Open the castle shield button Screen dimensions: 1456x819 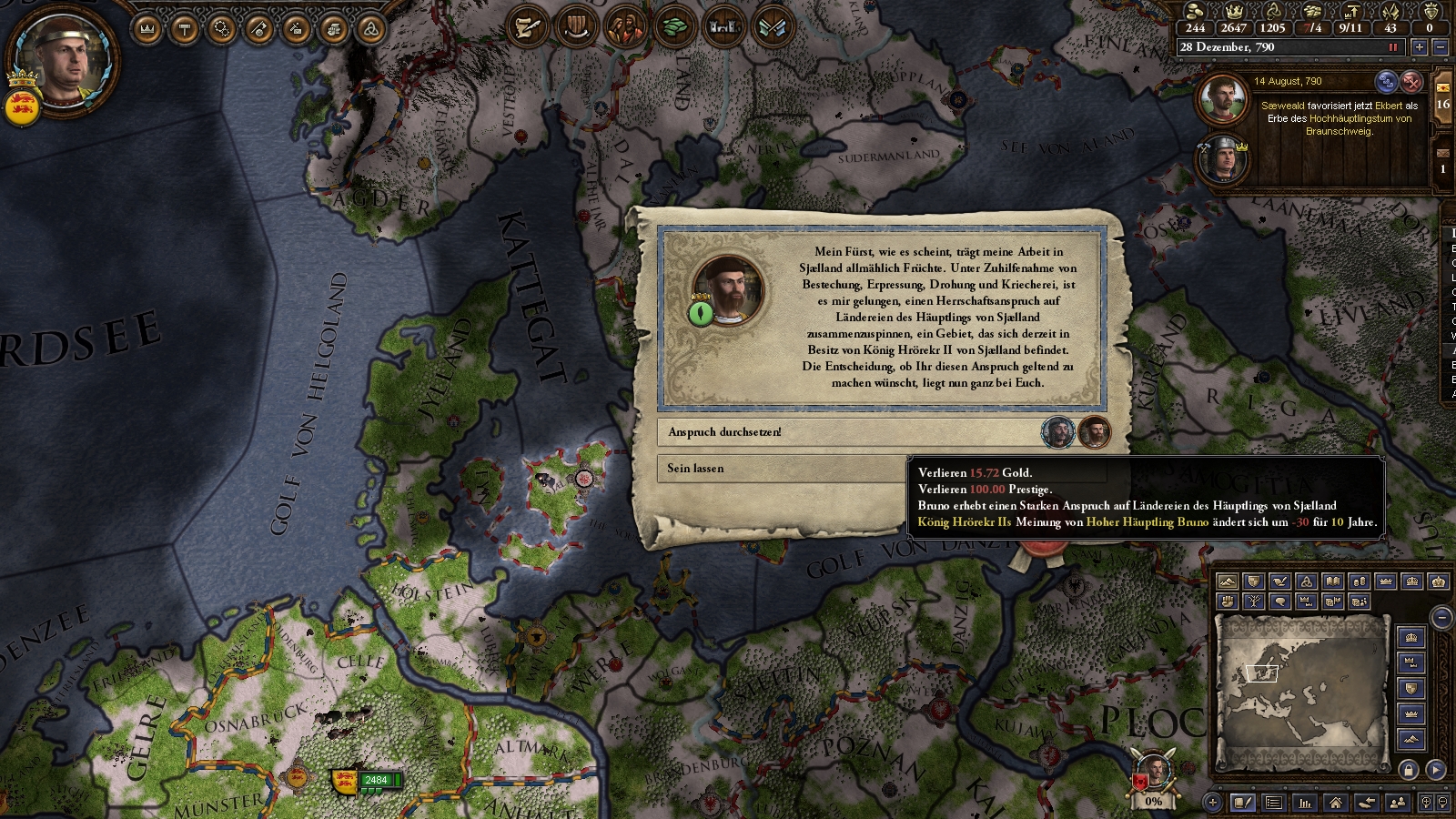(x=723, y=27)
